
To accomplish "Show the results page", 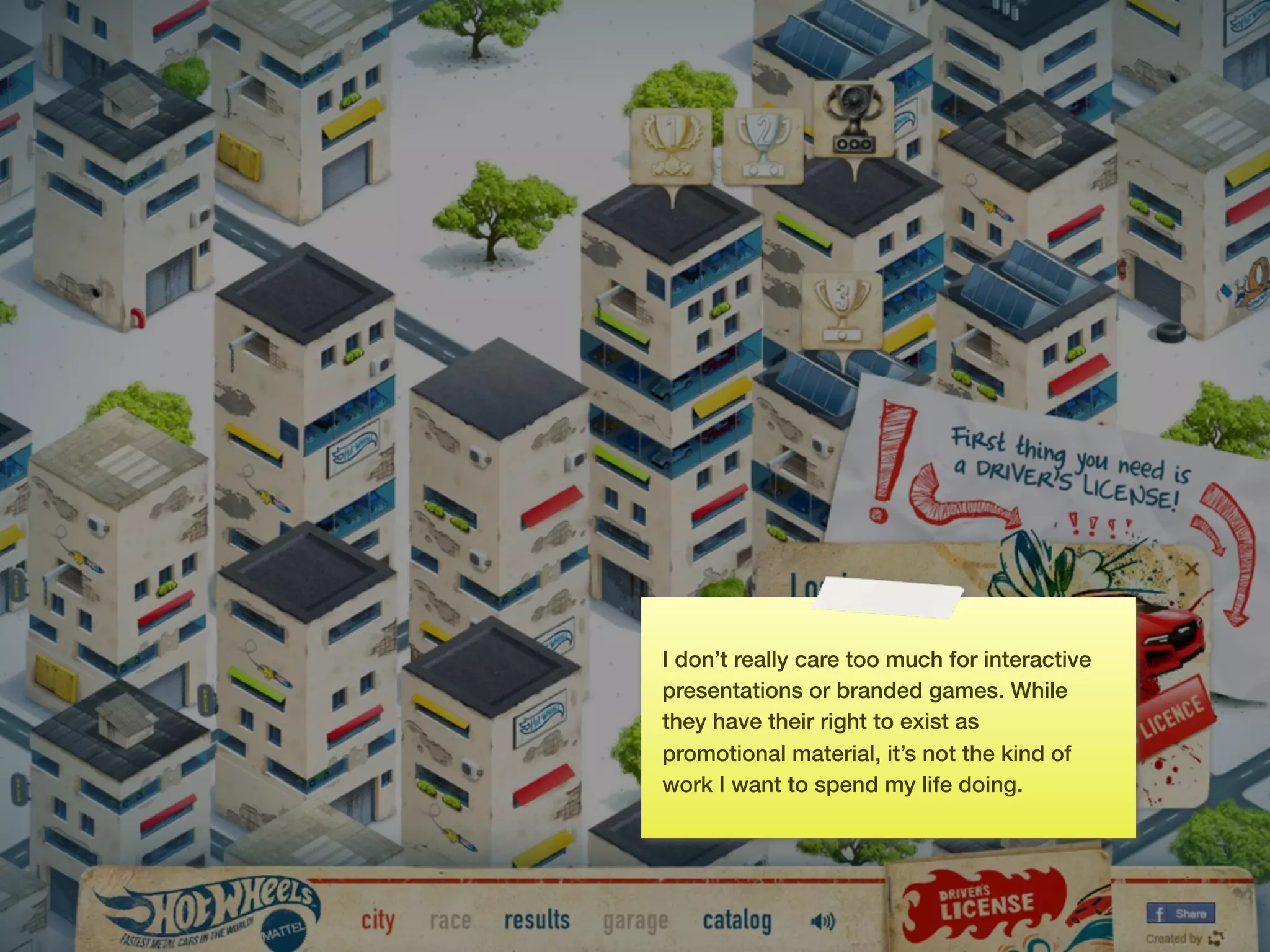I will point(537,920).
